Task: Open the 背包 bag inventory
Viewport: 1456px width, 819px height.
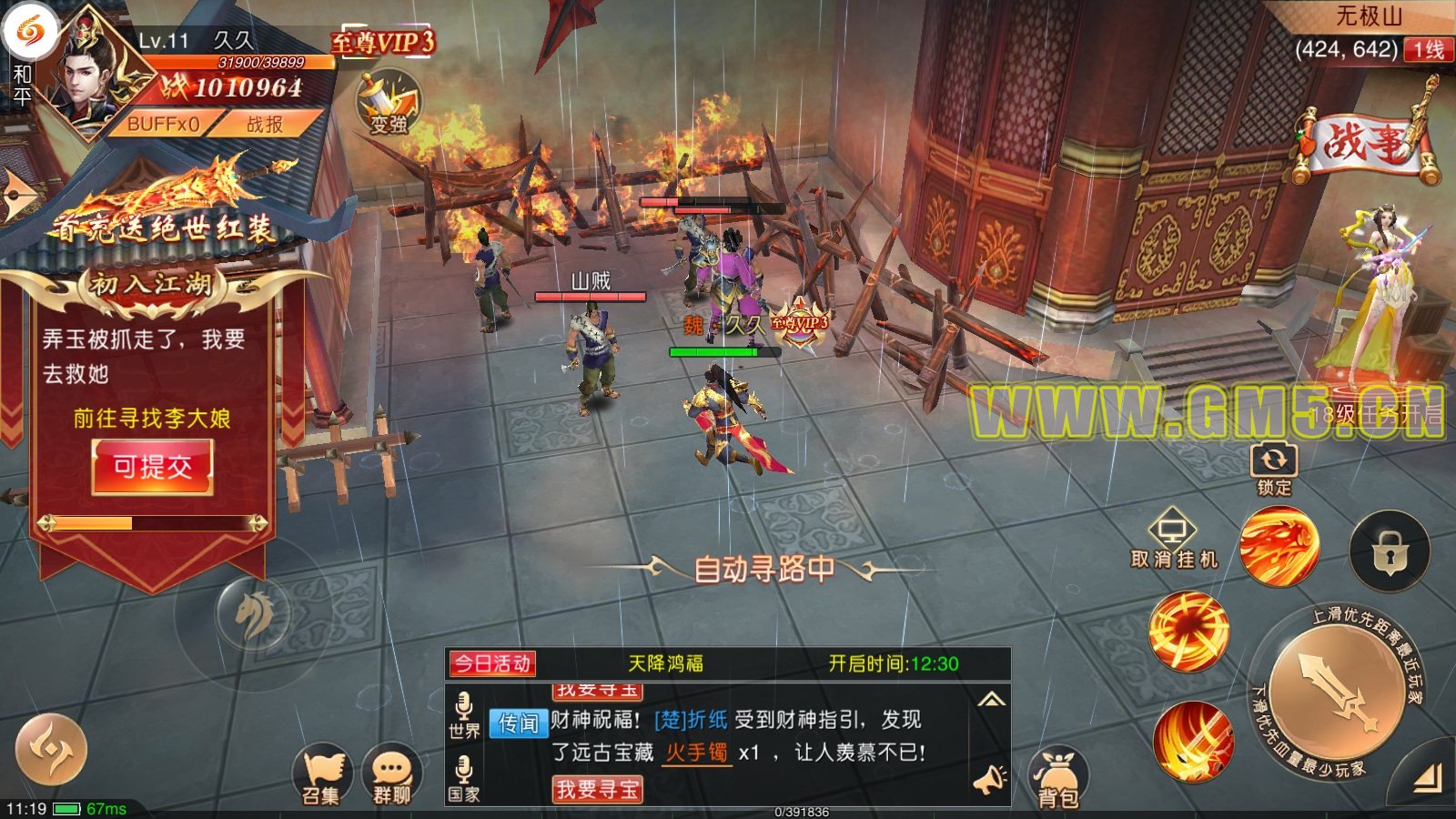Action: [x=1057, y=780]
